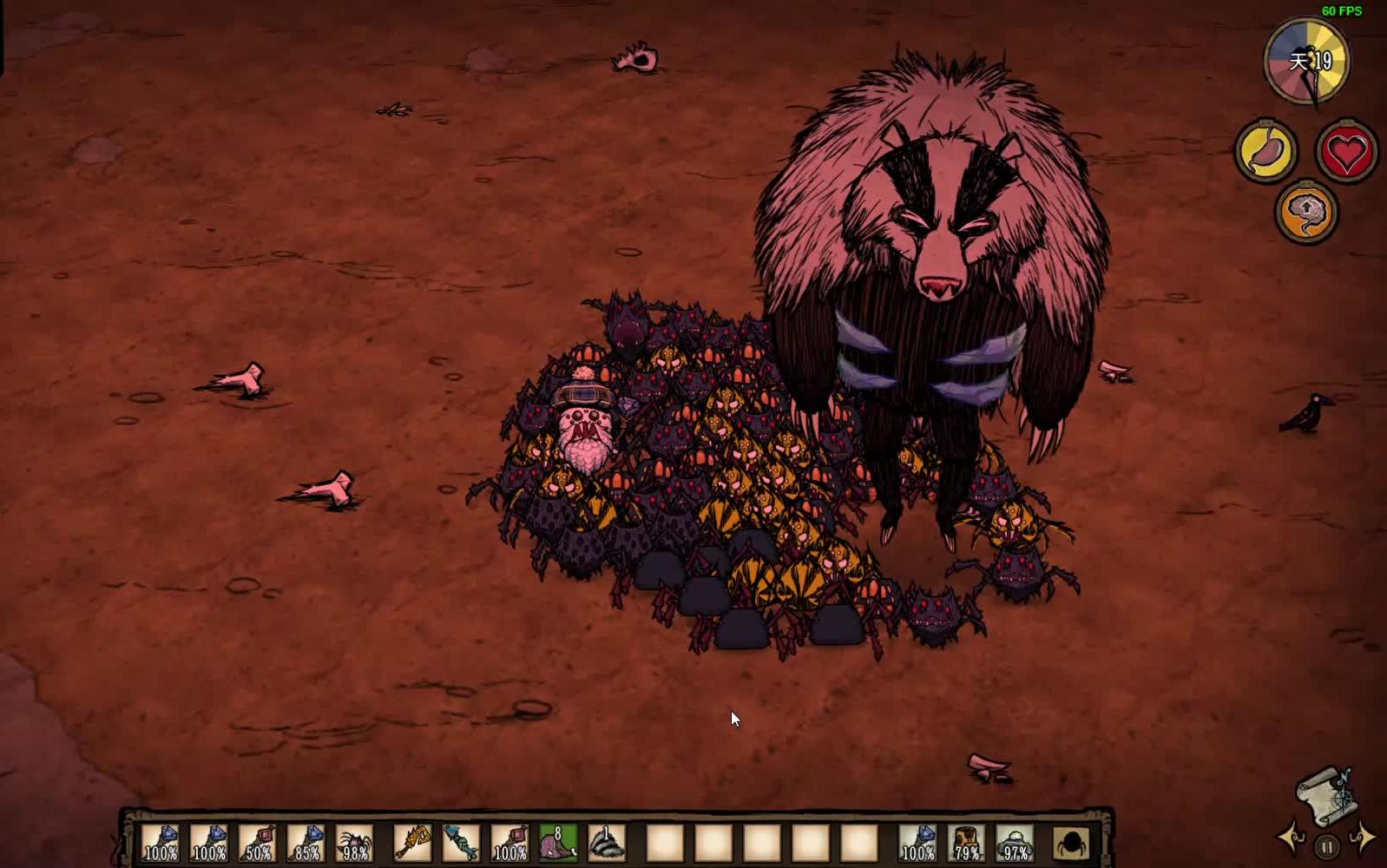Select the golden axe slot
This screenshot has width=1387, height=868.
412,843
